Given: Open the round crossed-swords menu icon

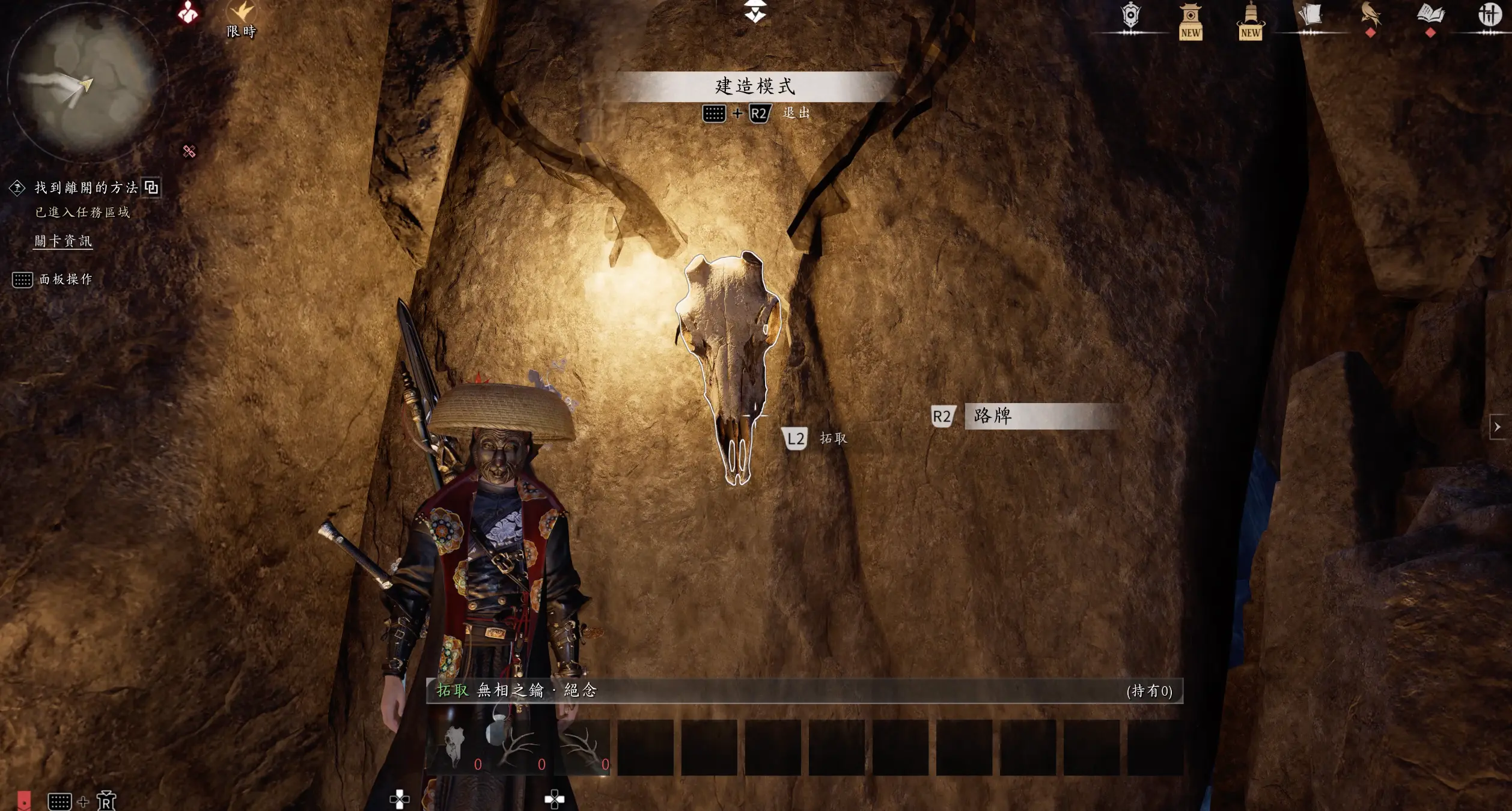Looking at the screenshot, I should (x=1489, y=14).
